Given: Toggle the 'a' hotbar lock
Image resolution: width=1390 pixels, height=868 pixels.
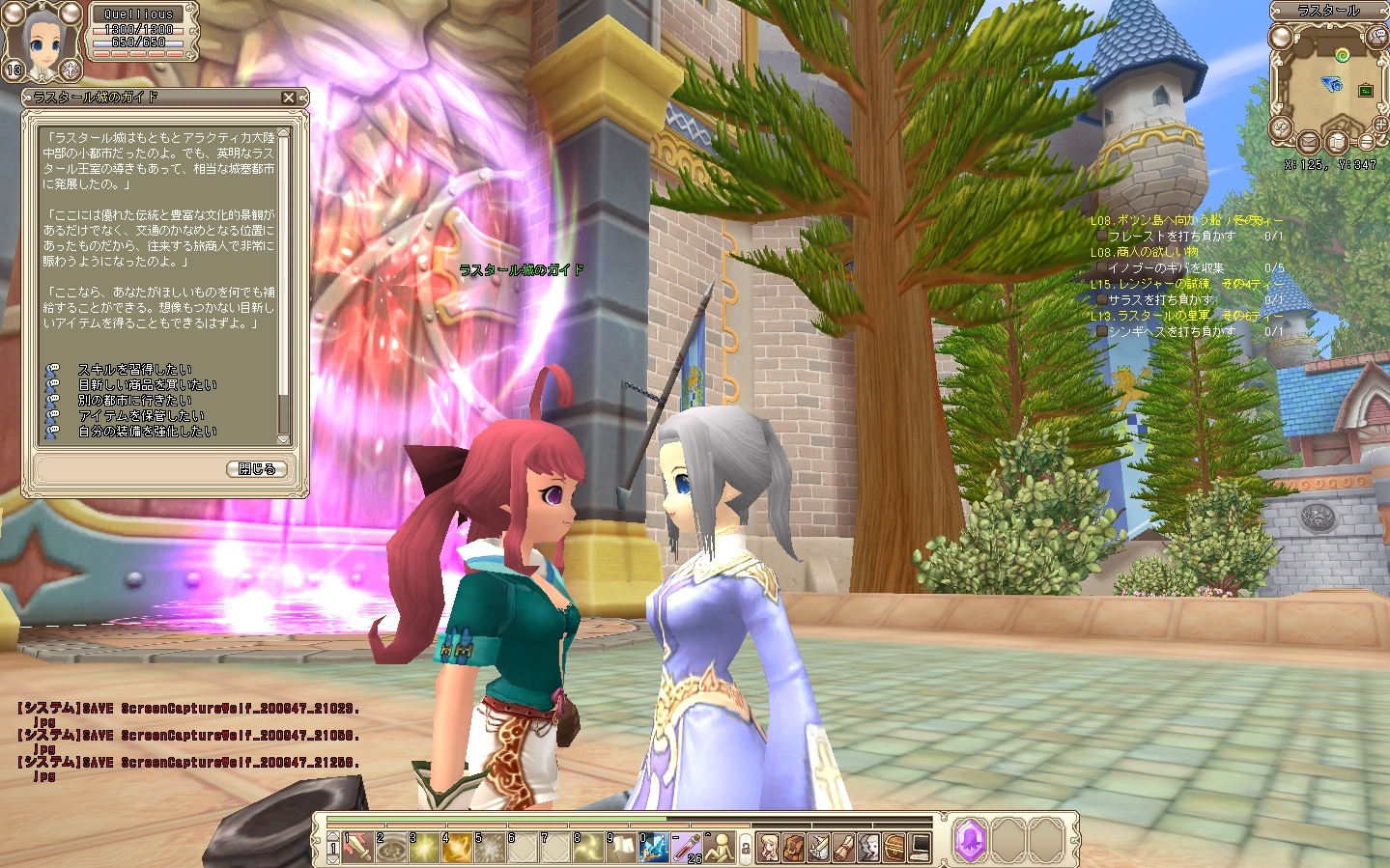Looking at the screenshot, I should click(747, 847).
